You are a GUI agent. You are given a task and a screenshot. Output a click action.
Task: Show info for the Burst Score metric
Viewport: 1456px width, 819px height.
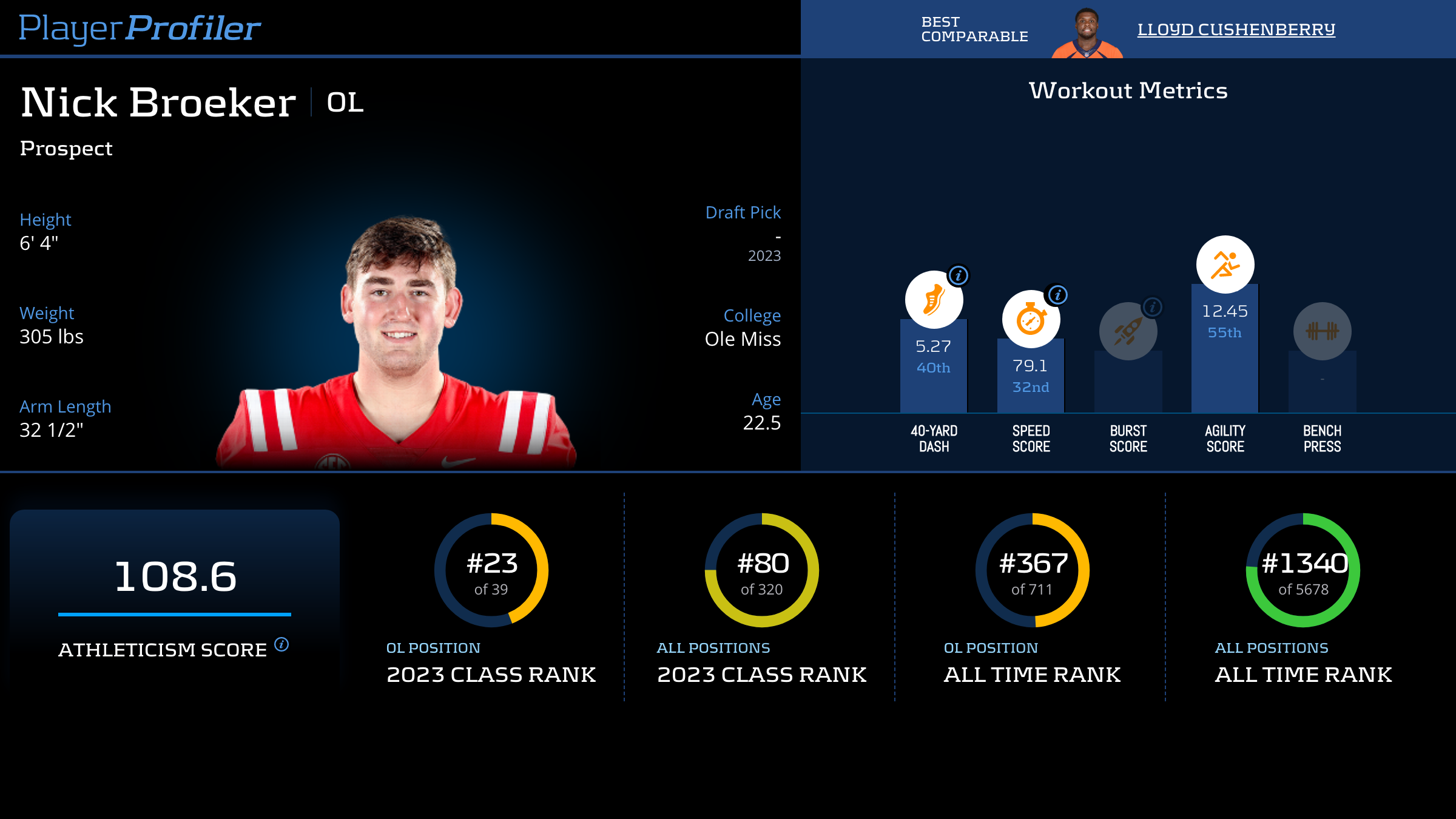coord(1153,307)
